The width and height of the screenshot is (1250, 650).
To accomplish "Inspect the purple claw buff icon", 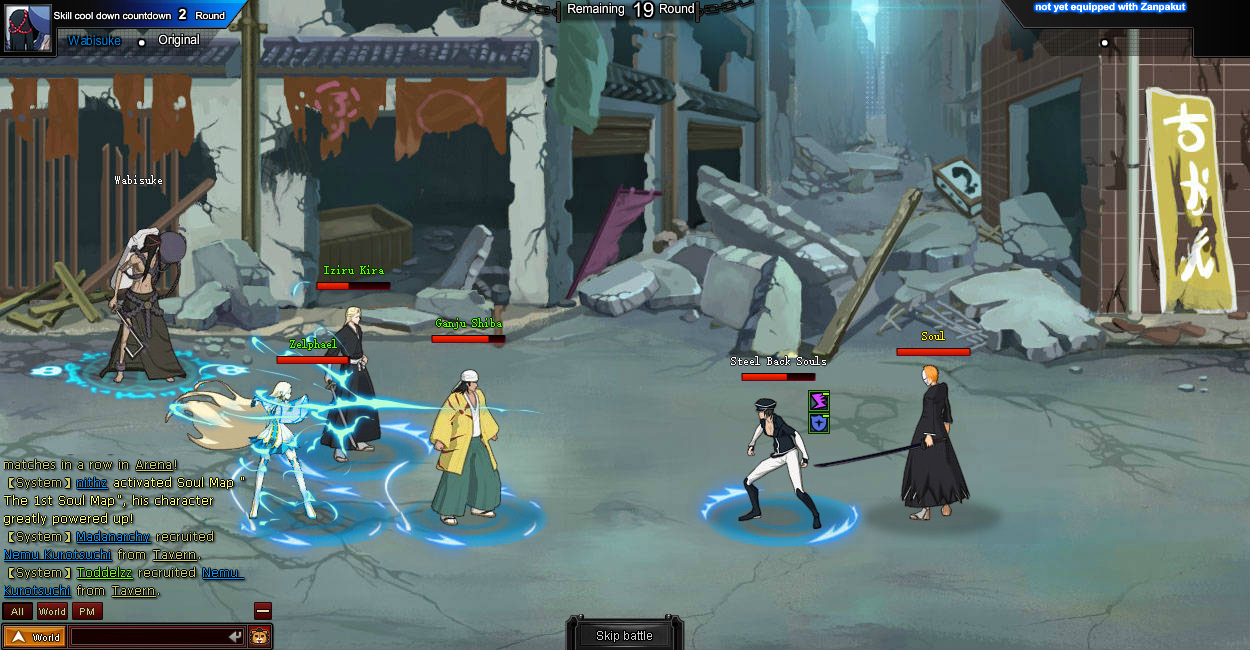I will (819, 401).
